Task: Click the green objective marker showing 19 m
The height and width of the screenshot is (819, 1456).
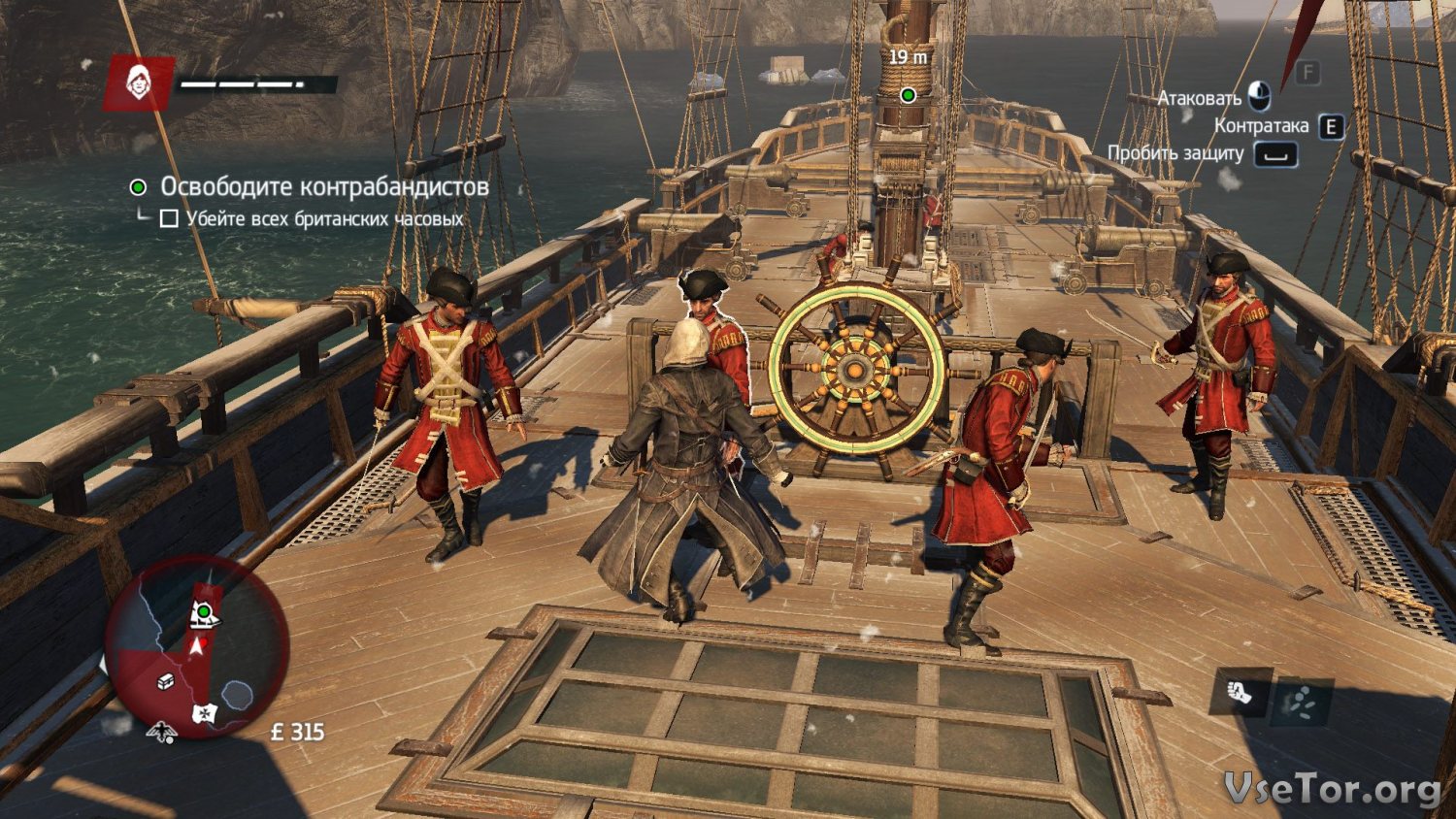Action: 908,94
